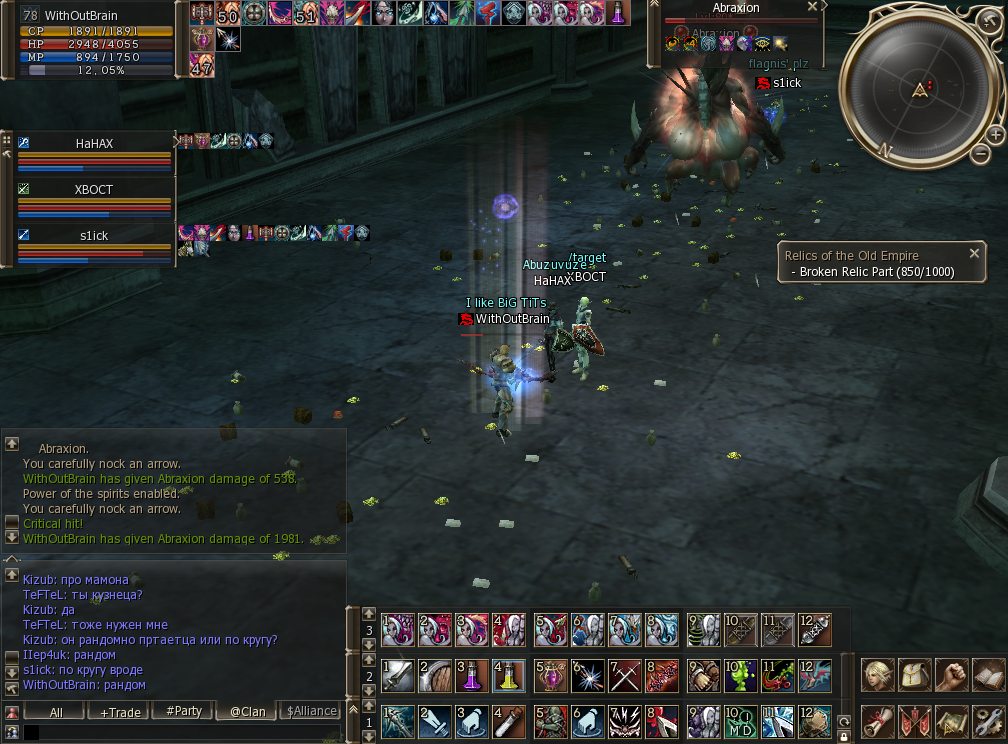Image resolution: width=1008 pixels, height=744 pixels.
Task: Show the $Alliance chat tab
Action: pyautogui.click(x=311, y=711)
